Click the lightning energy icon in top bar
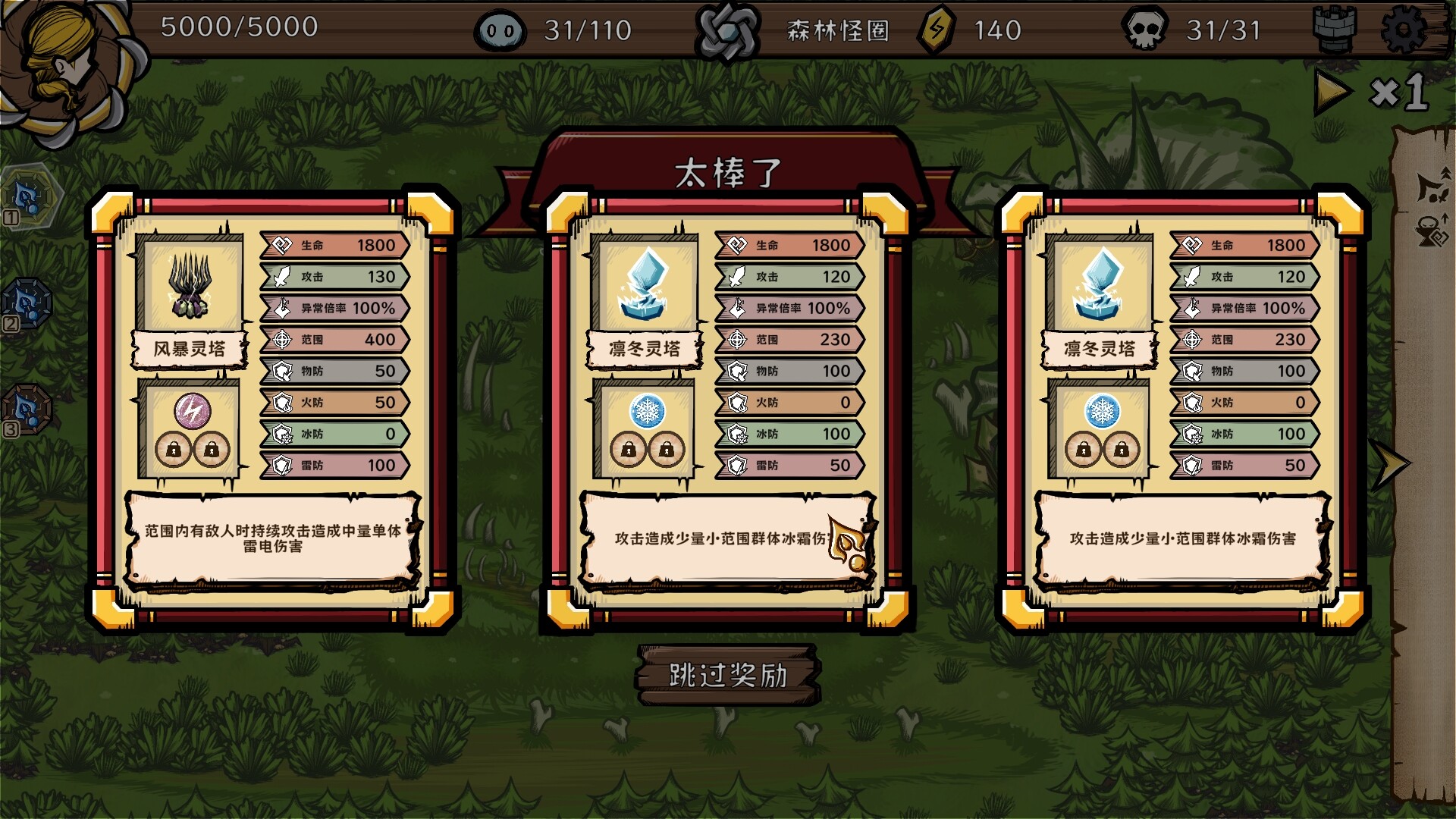 click(x=937, y=32)
